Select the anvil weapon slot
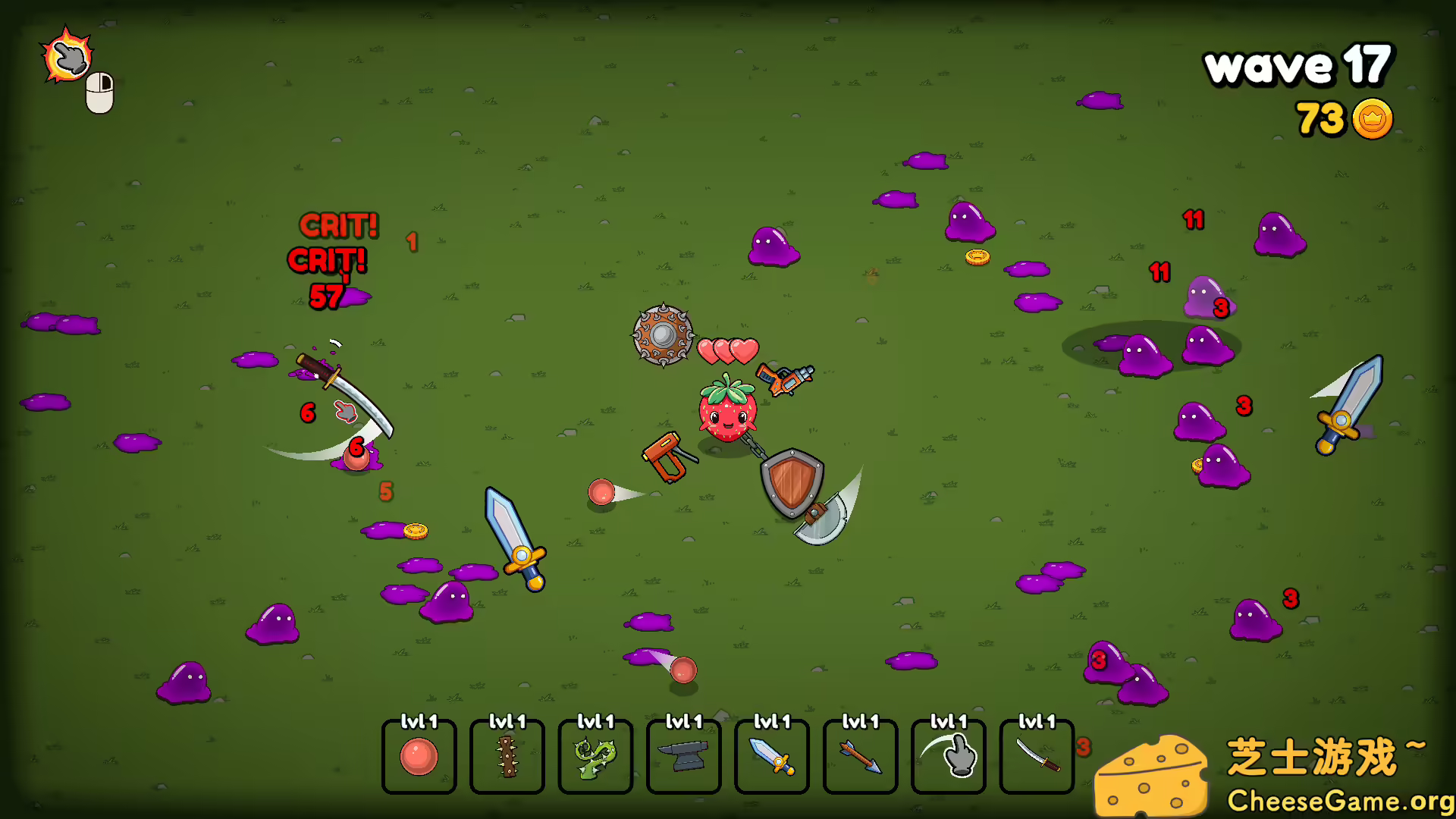Image resolution: width=1456 pixels, height=819 pixels. click(682, 757)
